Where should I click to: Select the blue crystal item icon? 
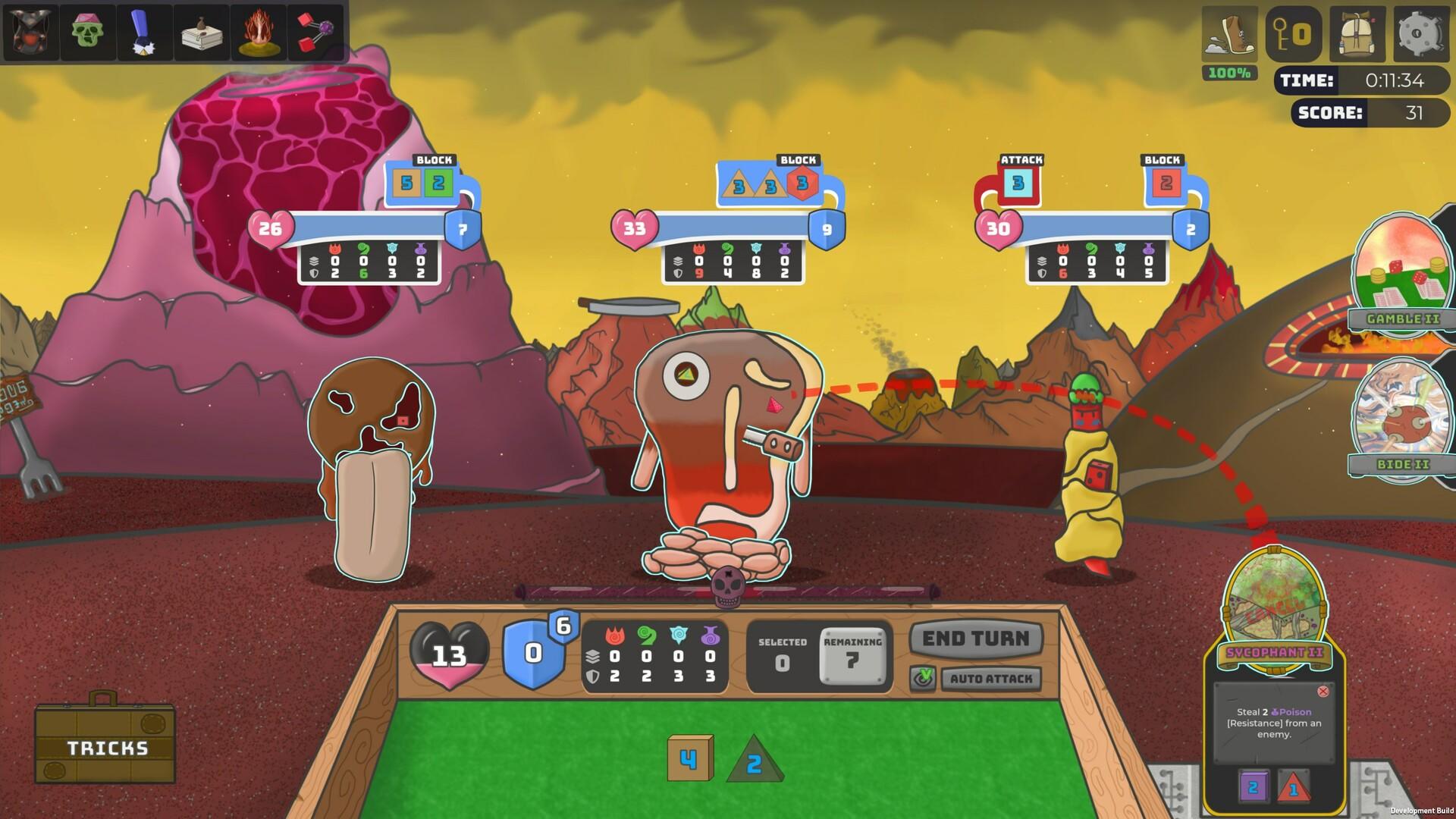click(144, 32)
